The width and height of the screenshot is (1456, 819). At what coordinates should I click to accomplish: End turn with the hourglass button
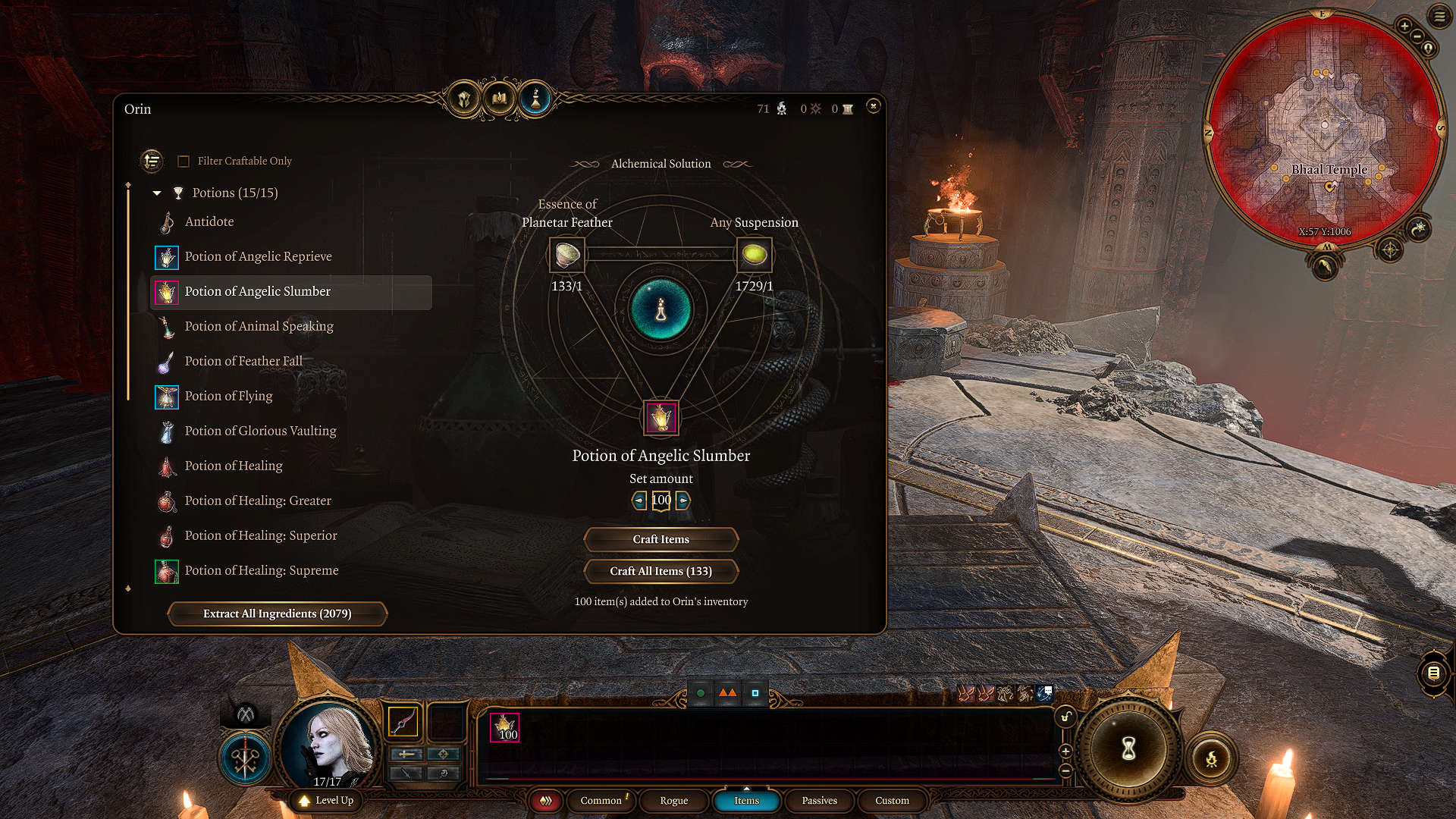click(x=1128, y=749)
